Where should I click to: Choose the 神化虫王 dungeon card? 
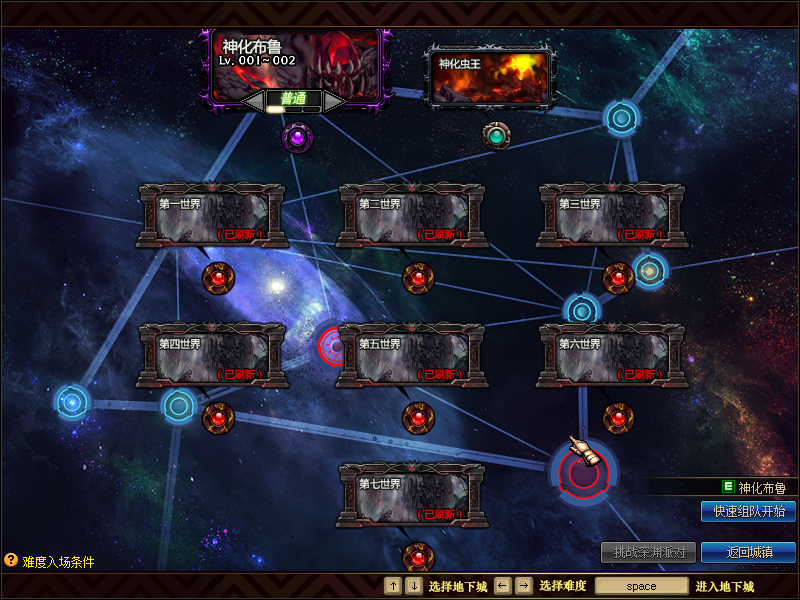tap(490, 77)
